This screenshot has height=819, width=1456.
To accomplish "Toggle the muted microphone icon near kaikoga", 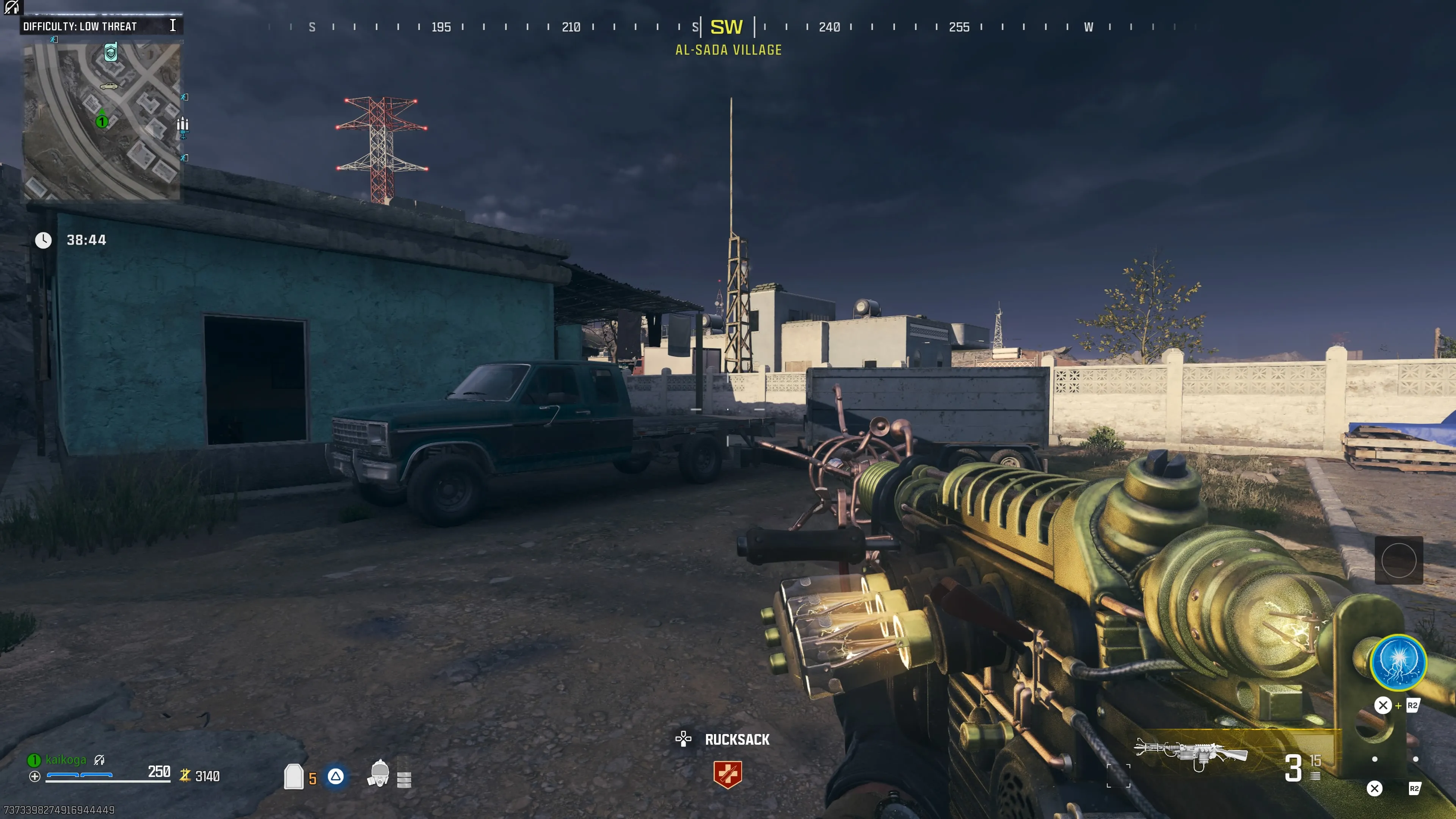I will tap(100, 759).
